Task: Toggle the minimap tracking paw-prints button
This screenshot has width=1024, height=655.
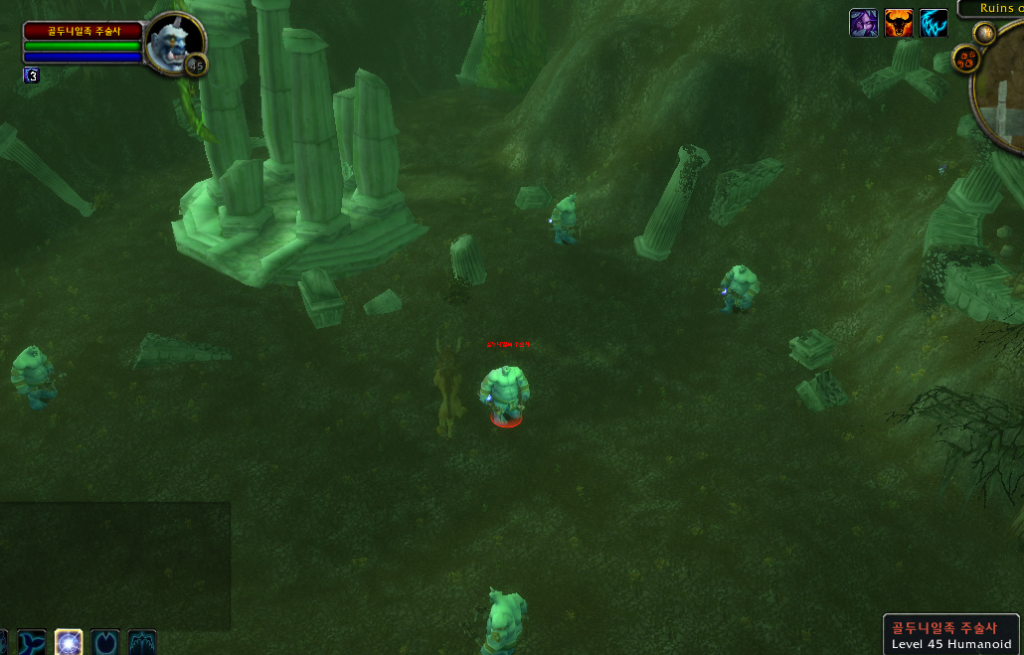Action: pos(966,59)
